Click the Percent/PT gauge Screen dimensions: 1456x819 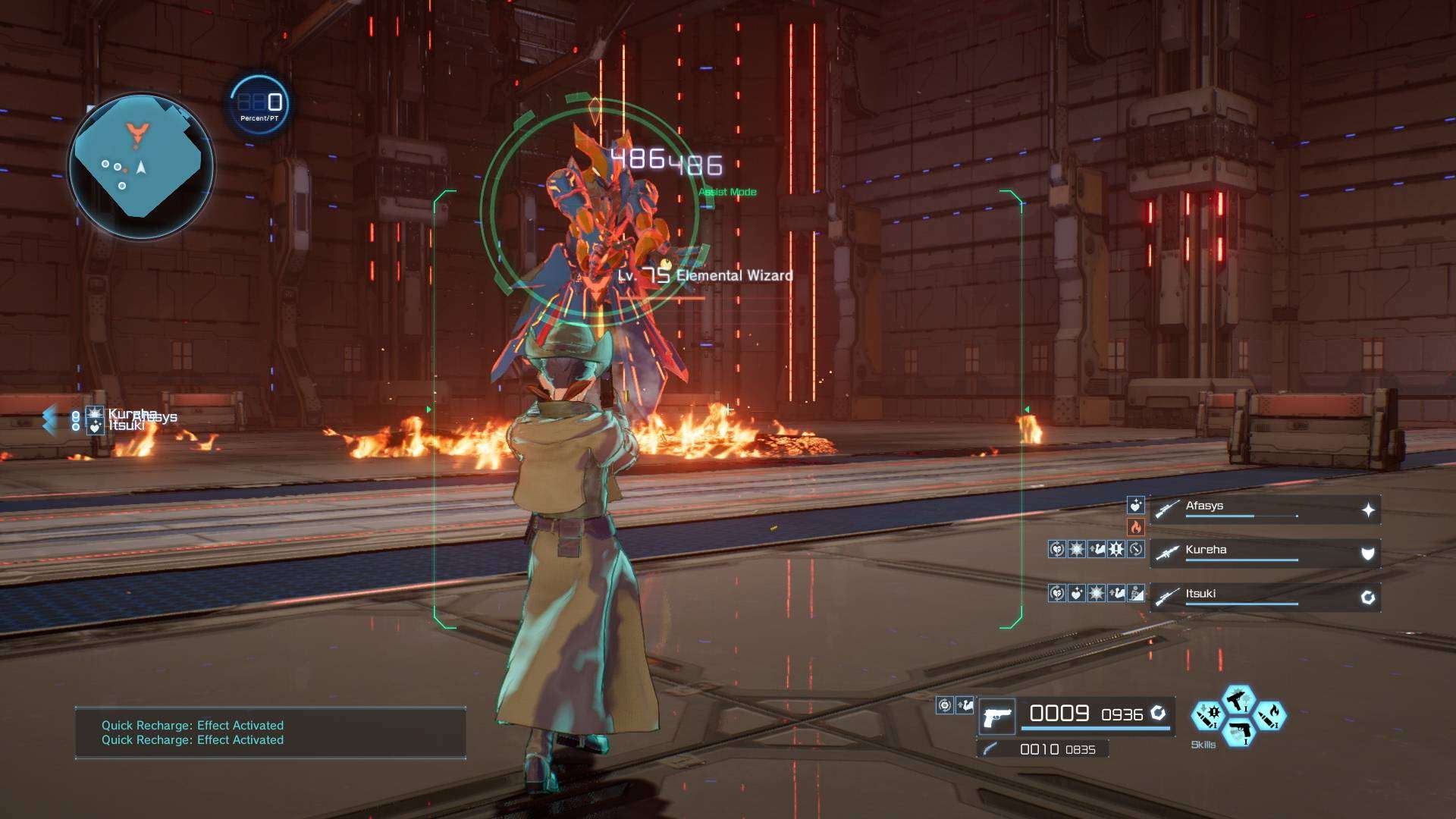[x=259, y=105]
